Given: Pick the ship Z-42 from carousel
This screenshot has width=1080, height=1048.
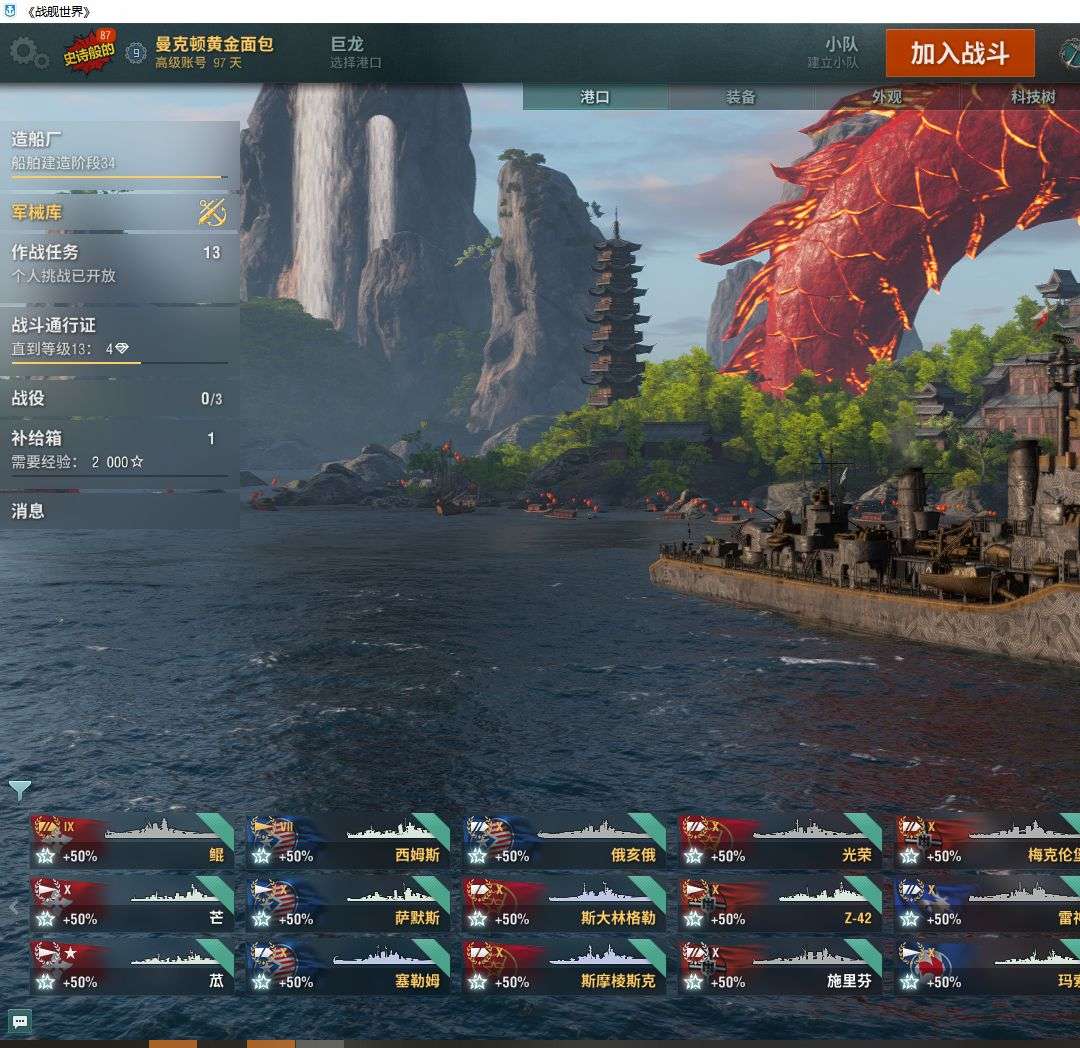Looking at the screenshot, I should 780,905.
